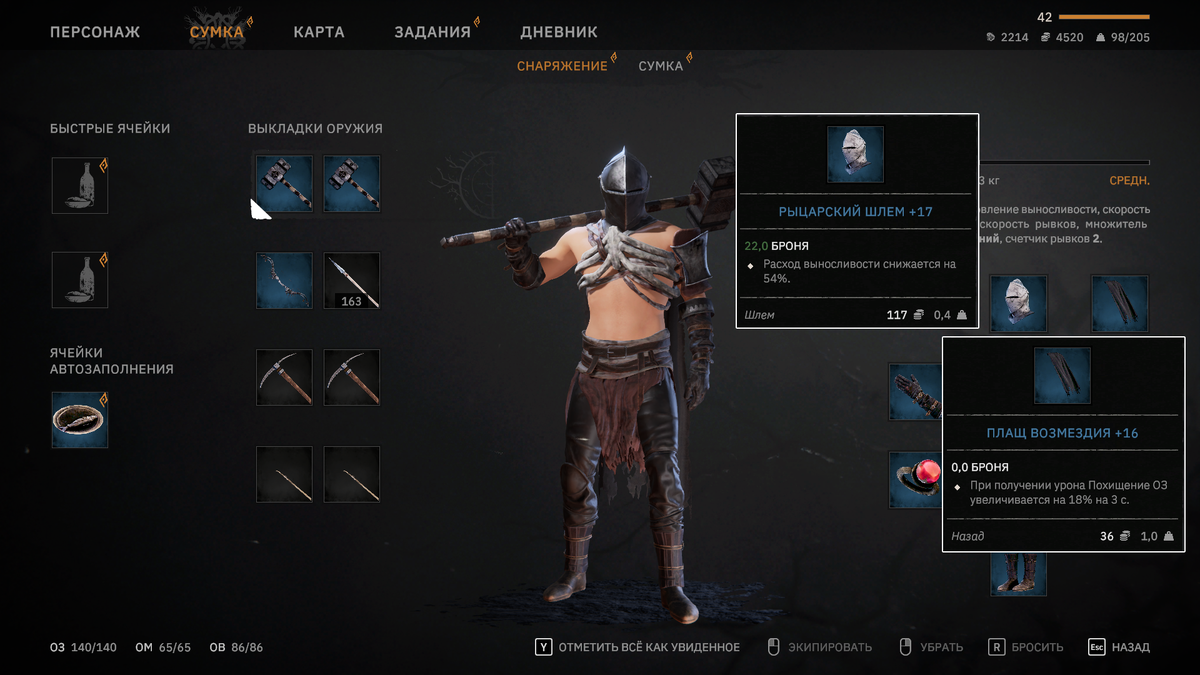Select the top СУМКА tab
The image size is (1200, 675).
pos(217,32)
